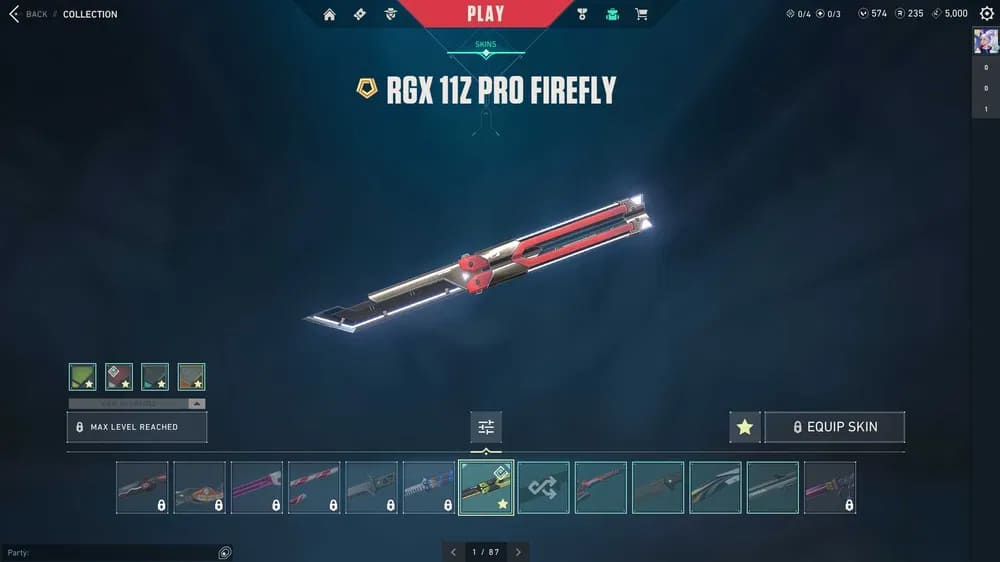This screenshot has width=1000, height=562.
Task: Select the random shuffle skin tile
Action: 543,487
